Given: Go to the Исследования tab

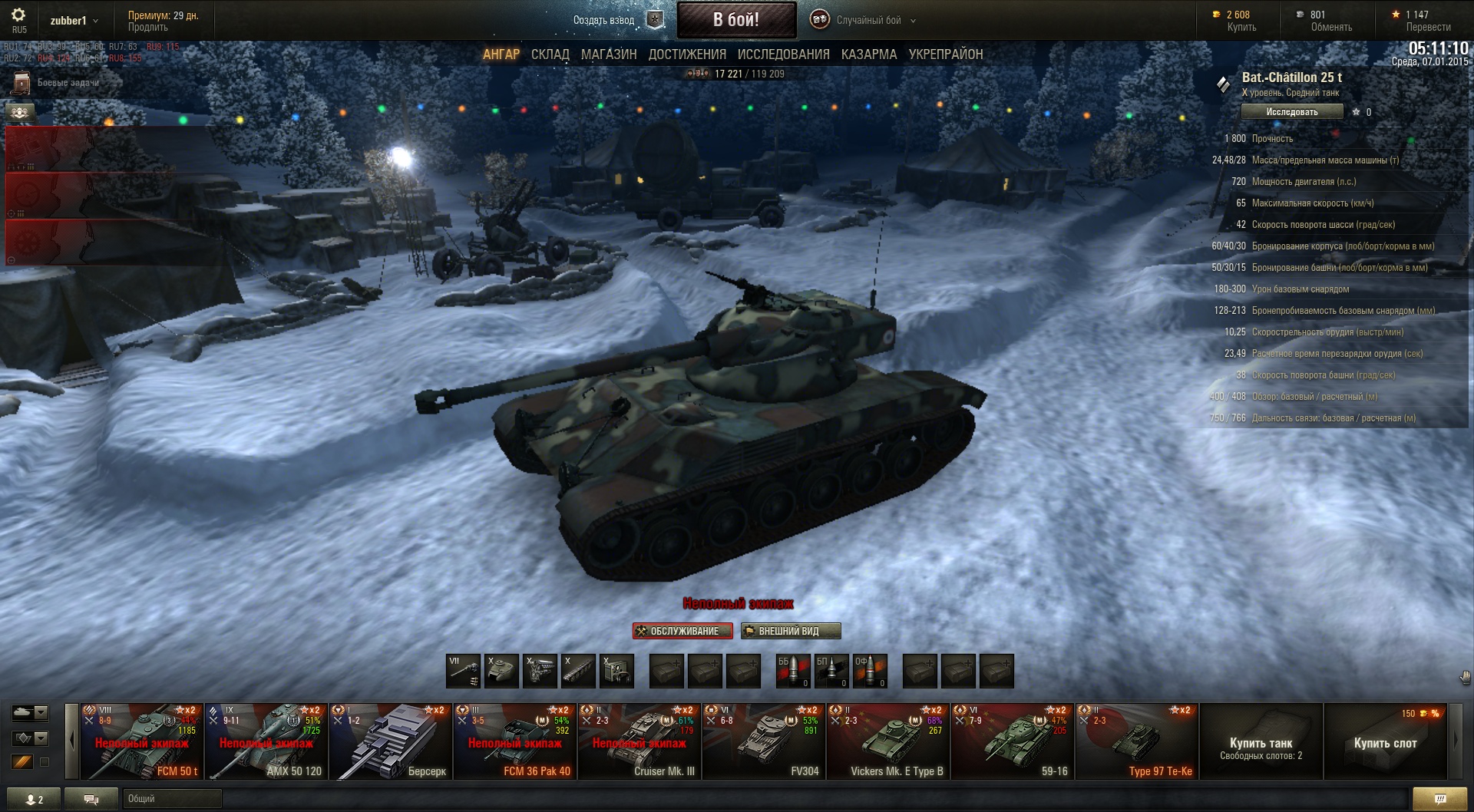Looking at the screenshot, I should 783,54.
